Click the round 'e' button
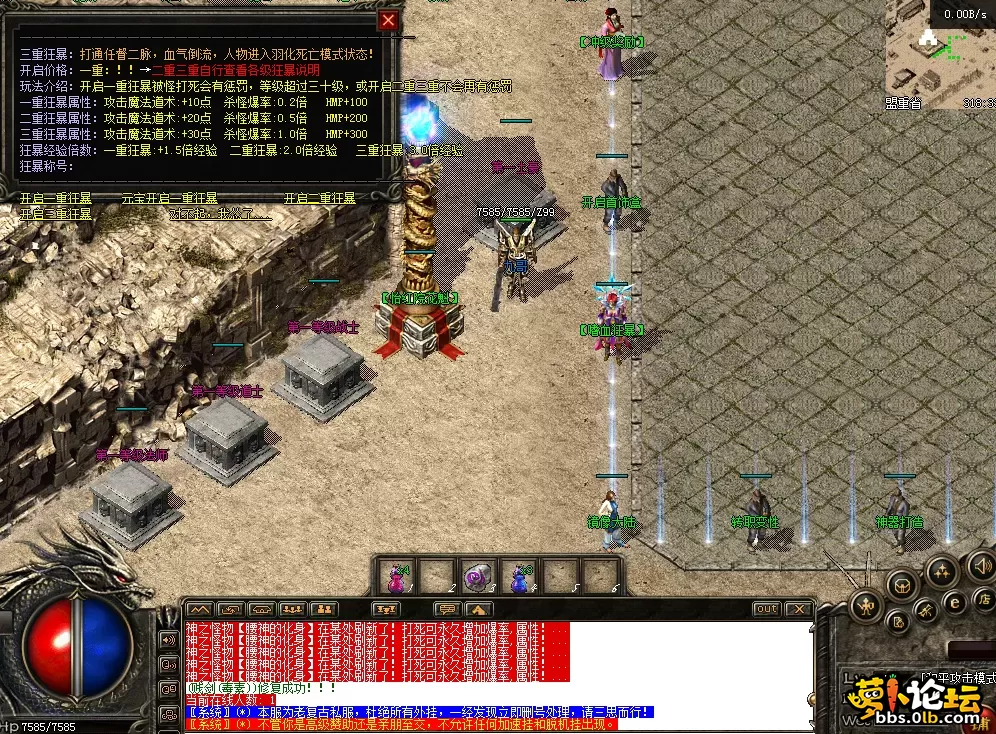The image size is (996, 734). pos(954,602)
